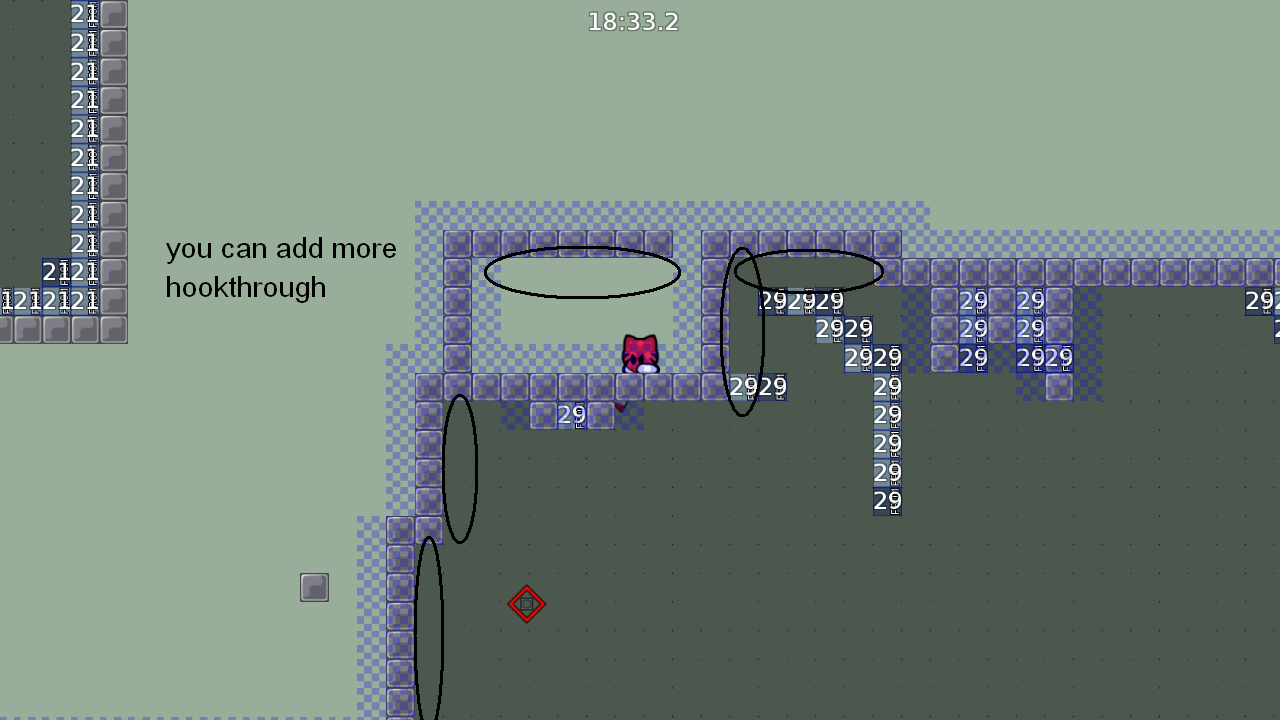This screenshot has width=1280, height=720.
Task: Click the 'you can add more hookthrough' note
Action: point(280,268)
